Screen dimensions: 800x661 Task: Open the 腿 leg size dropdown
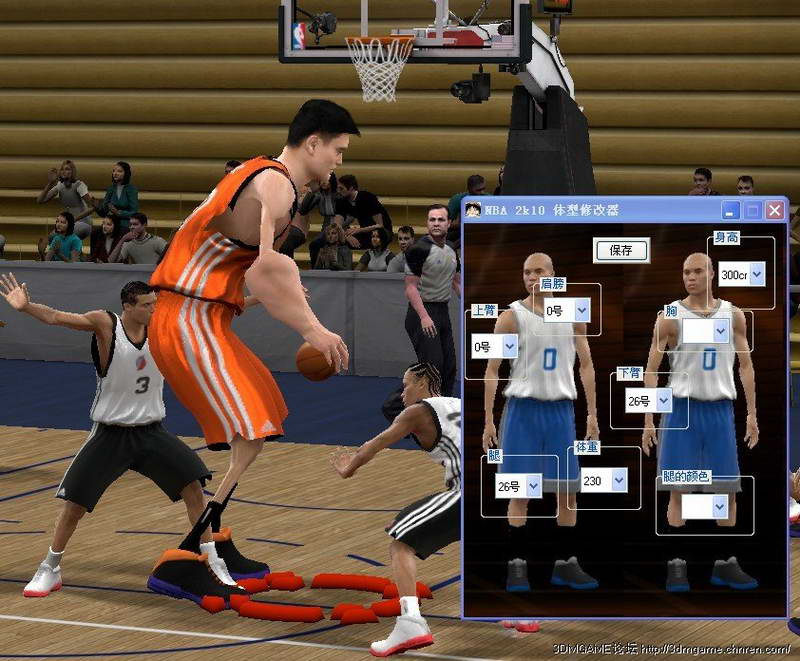(x=533, y=486)
